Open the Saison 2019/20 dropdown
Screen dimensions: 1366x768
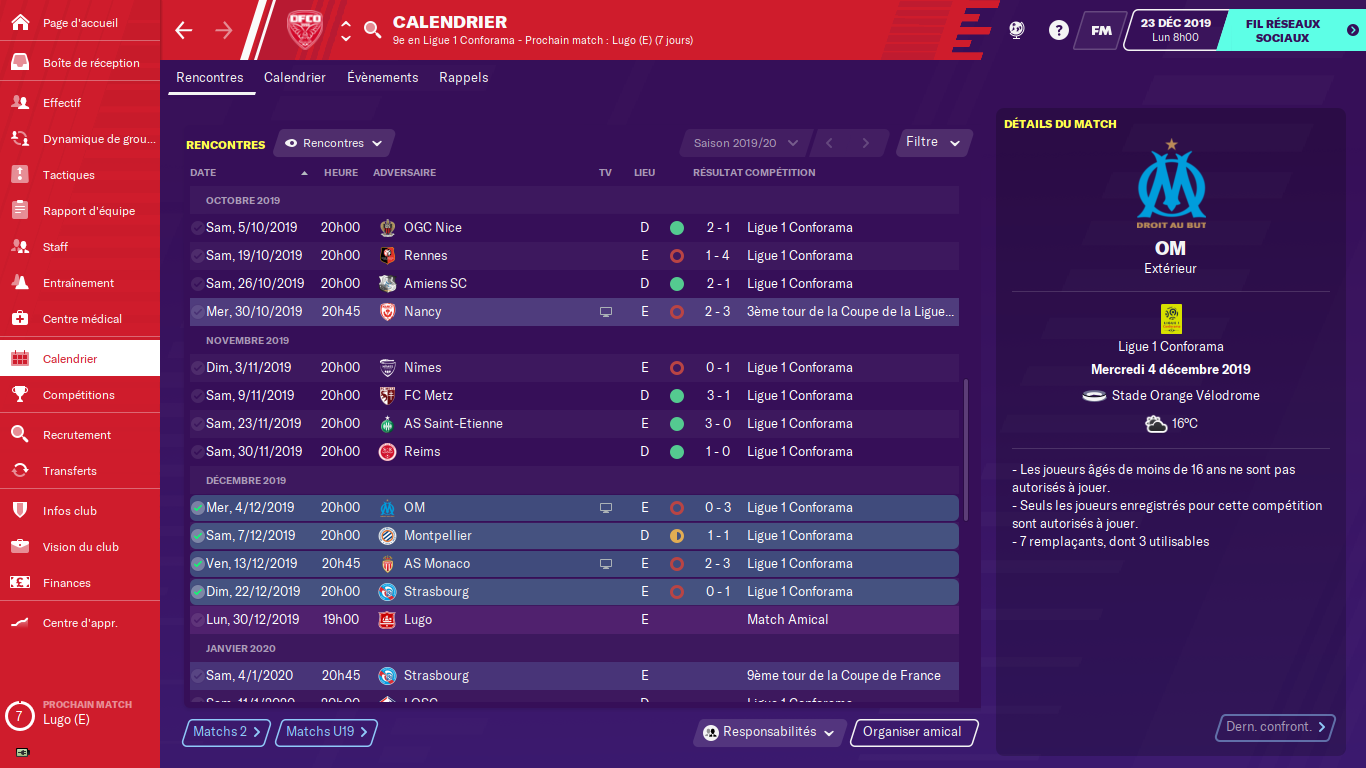pos(745,143)
